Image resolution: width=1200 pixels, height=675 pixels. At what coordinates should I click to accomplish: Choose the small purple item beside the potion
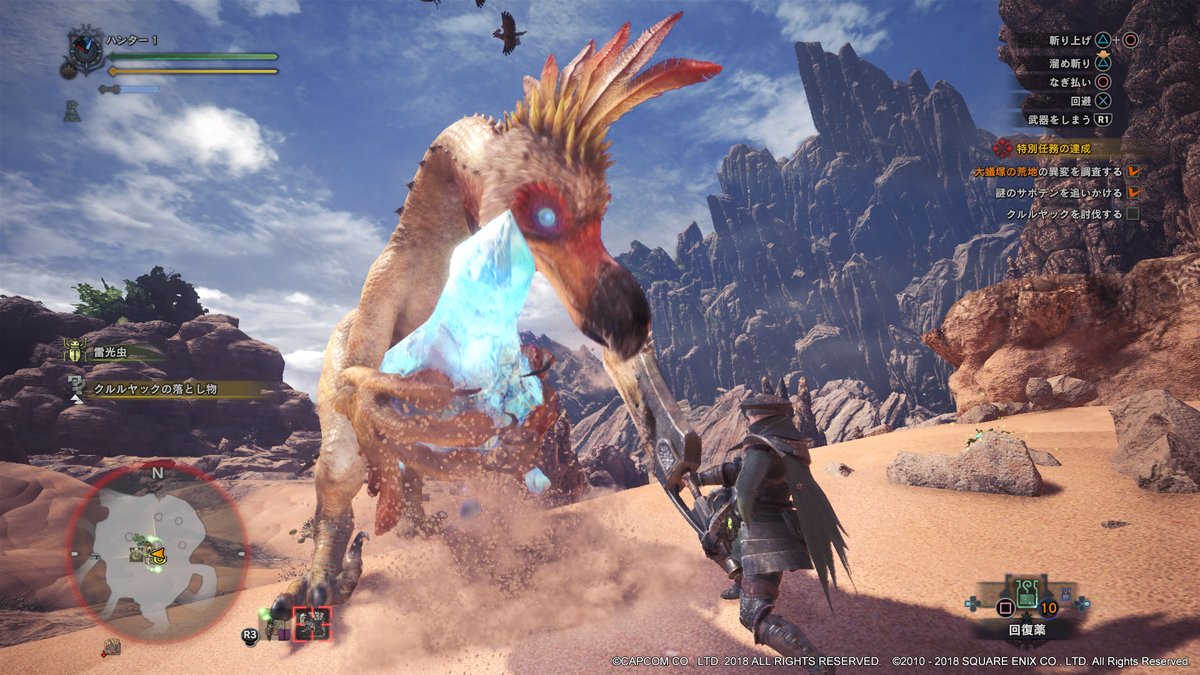(1066, 596)
